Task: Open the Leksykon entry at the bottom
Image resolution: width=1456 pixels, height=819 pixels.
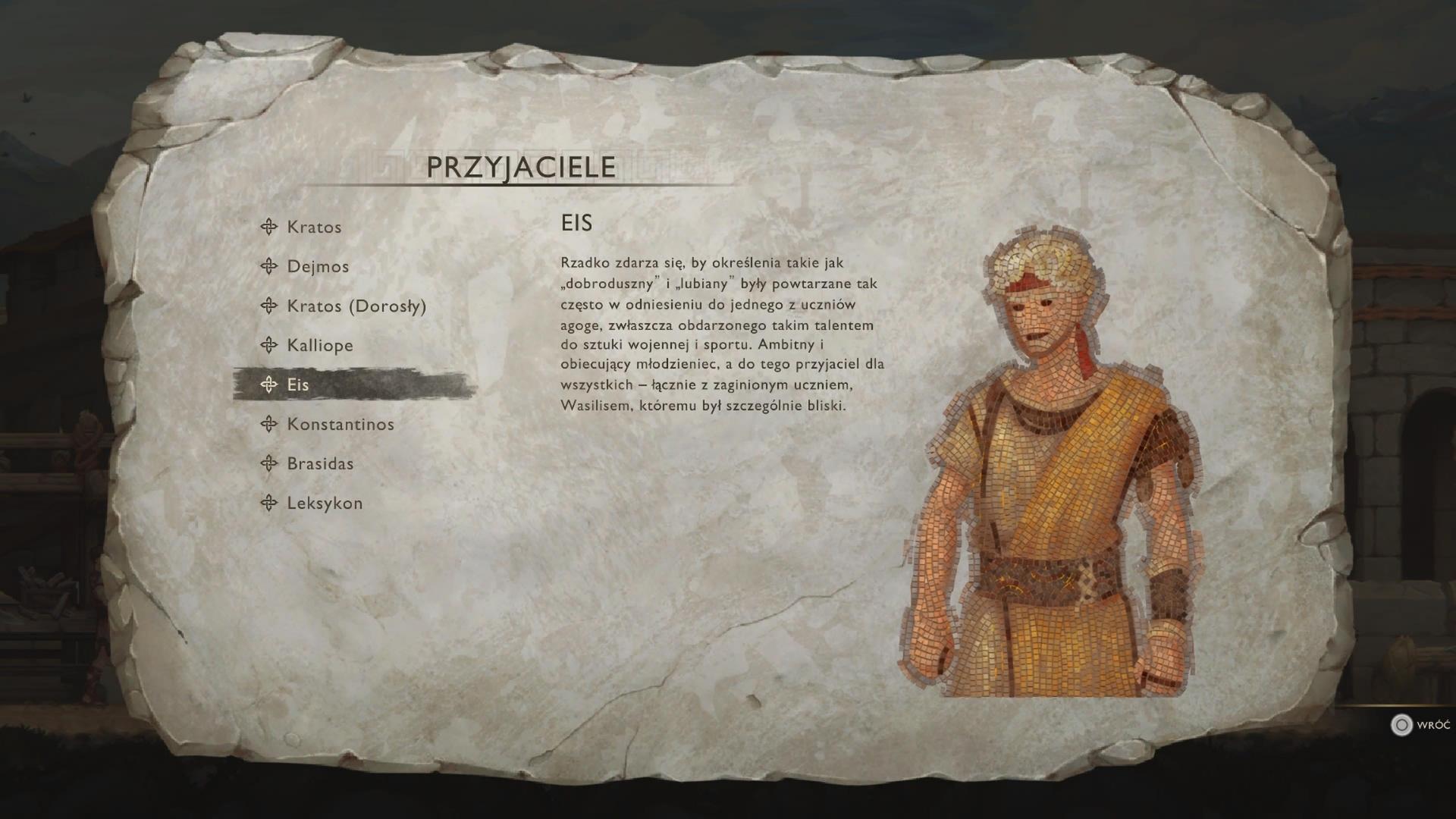Action: click(x=325, y=503)
